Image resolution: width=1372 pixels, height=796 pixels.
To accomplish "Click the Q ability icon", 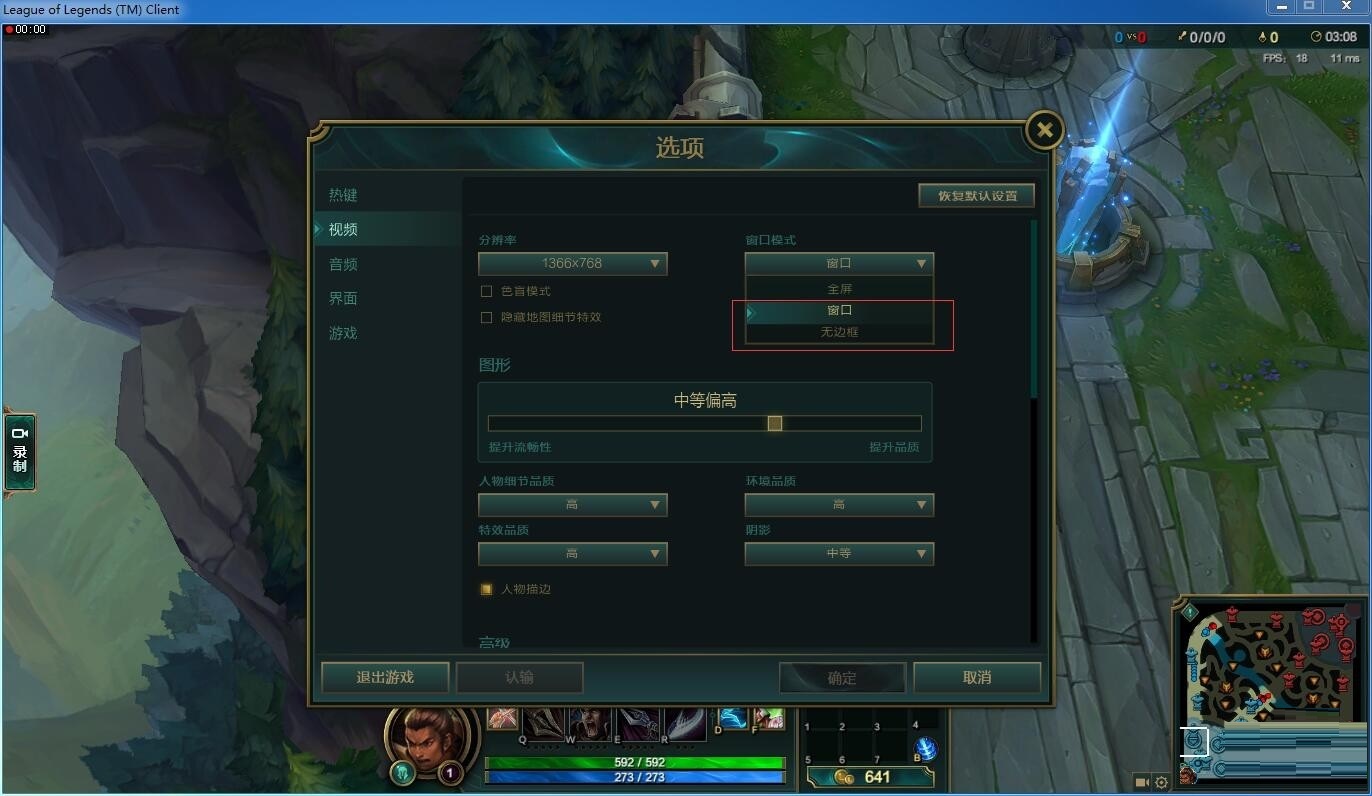I will 541,721.
